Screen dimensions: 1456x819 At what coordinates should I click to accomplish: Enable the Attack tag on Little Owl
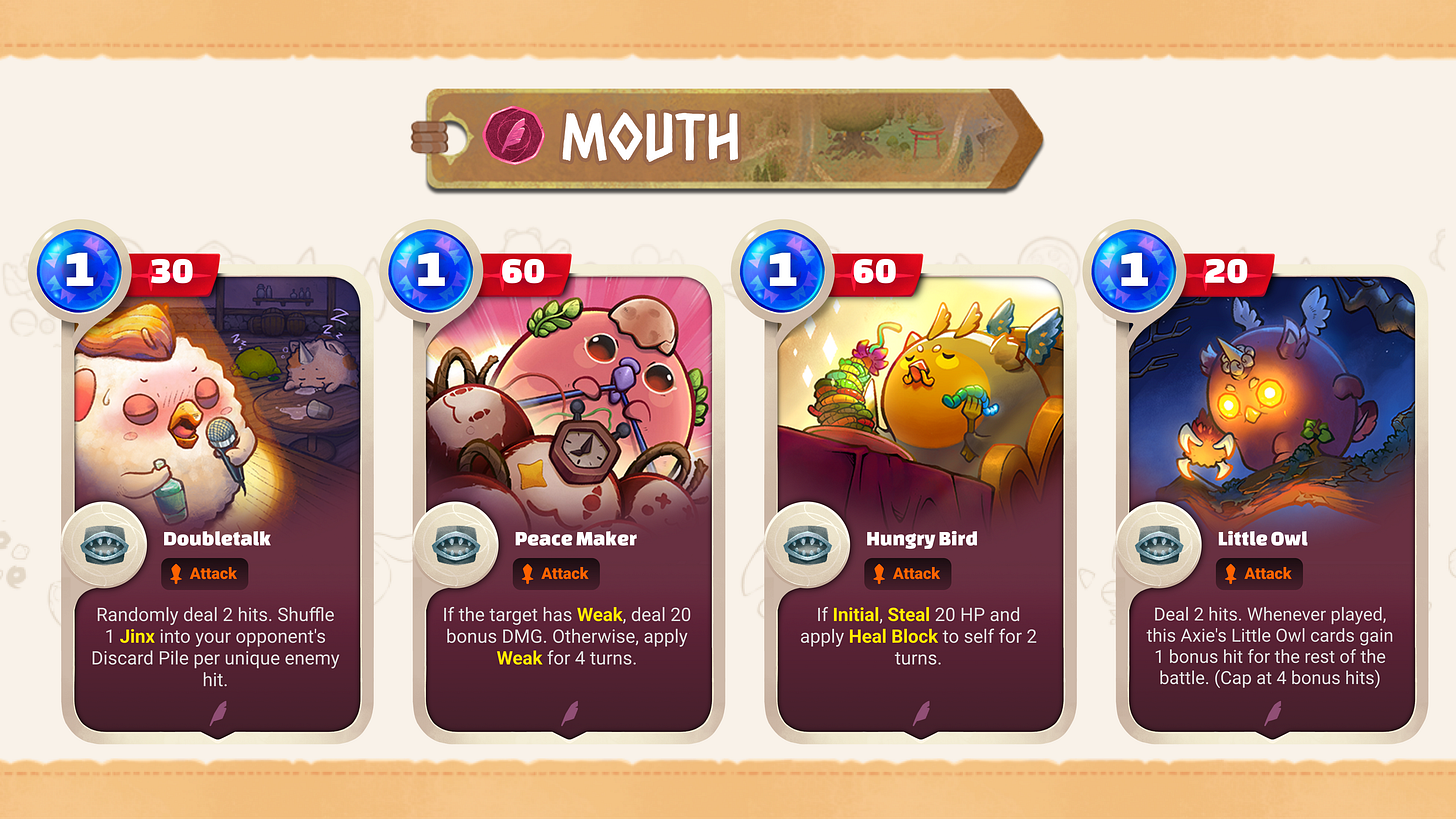pos(1259,573)
